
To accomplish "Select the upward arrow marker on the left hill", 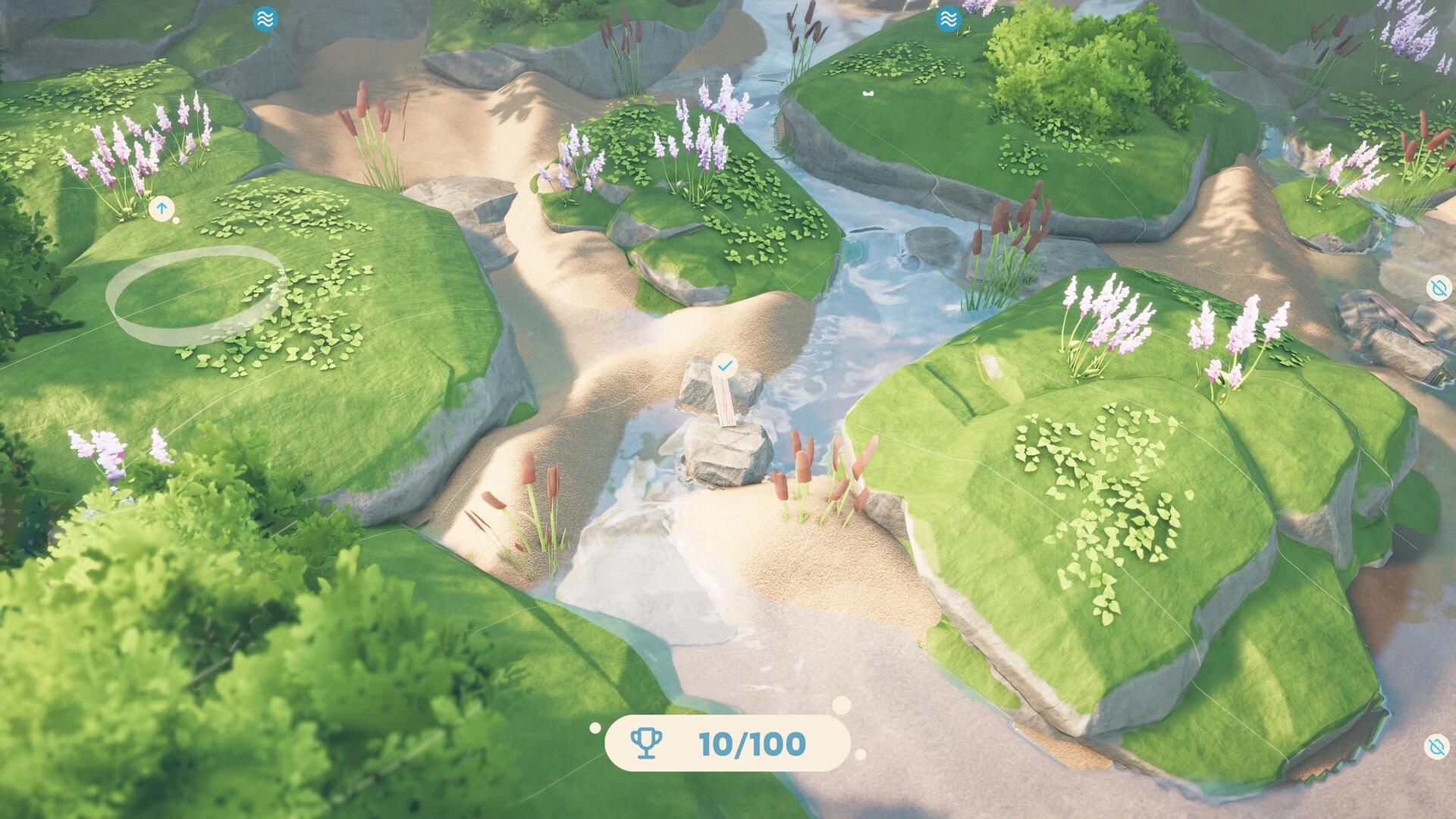I will click(163, 207).
